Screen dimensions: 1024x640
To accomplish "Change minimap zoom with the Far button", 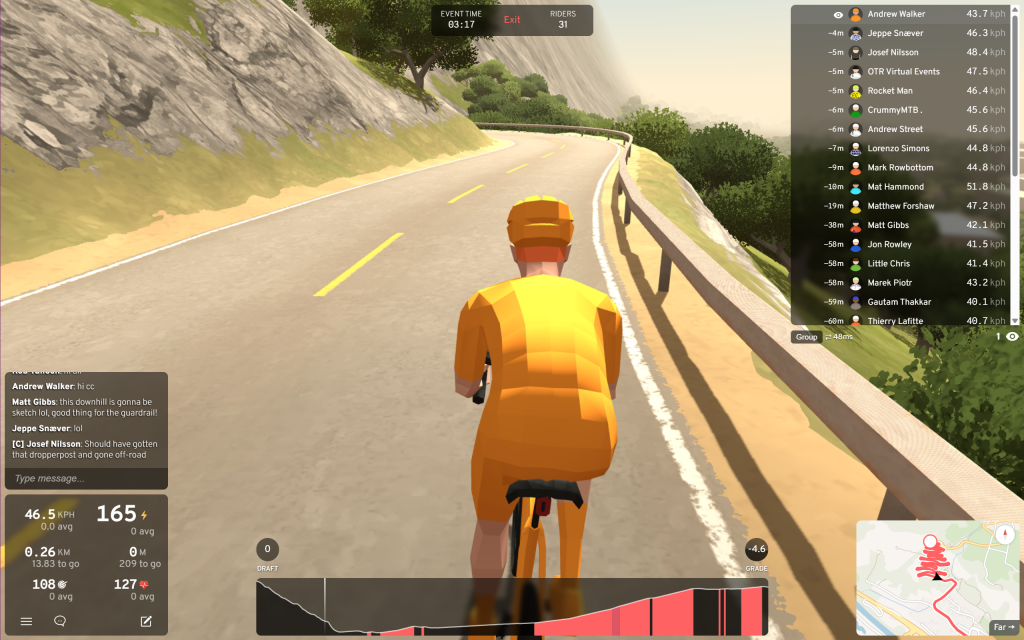I will coord(1003,628).
